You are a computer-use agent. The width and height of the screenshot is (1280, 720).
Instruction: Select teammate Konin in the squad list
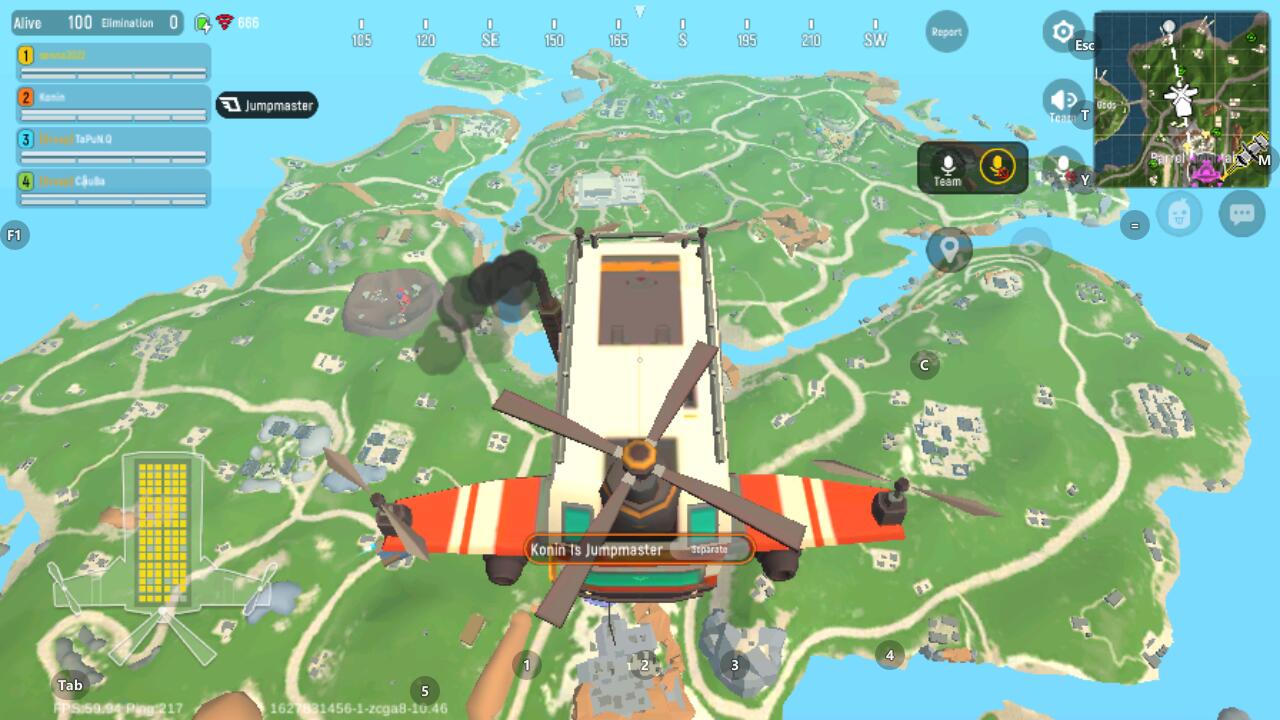tap(113, 104)
